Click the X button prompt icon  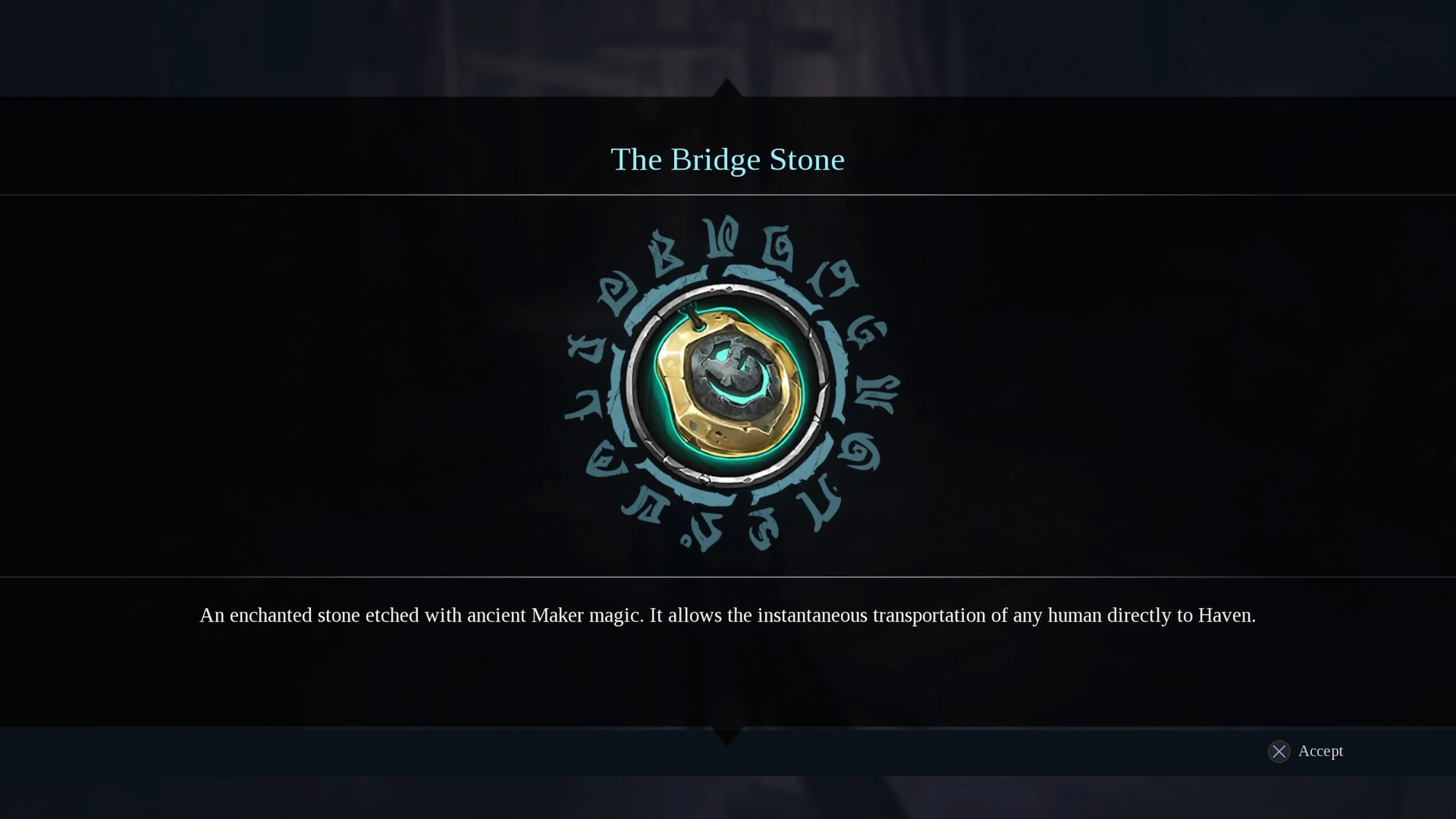[1279, 751]
